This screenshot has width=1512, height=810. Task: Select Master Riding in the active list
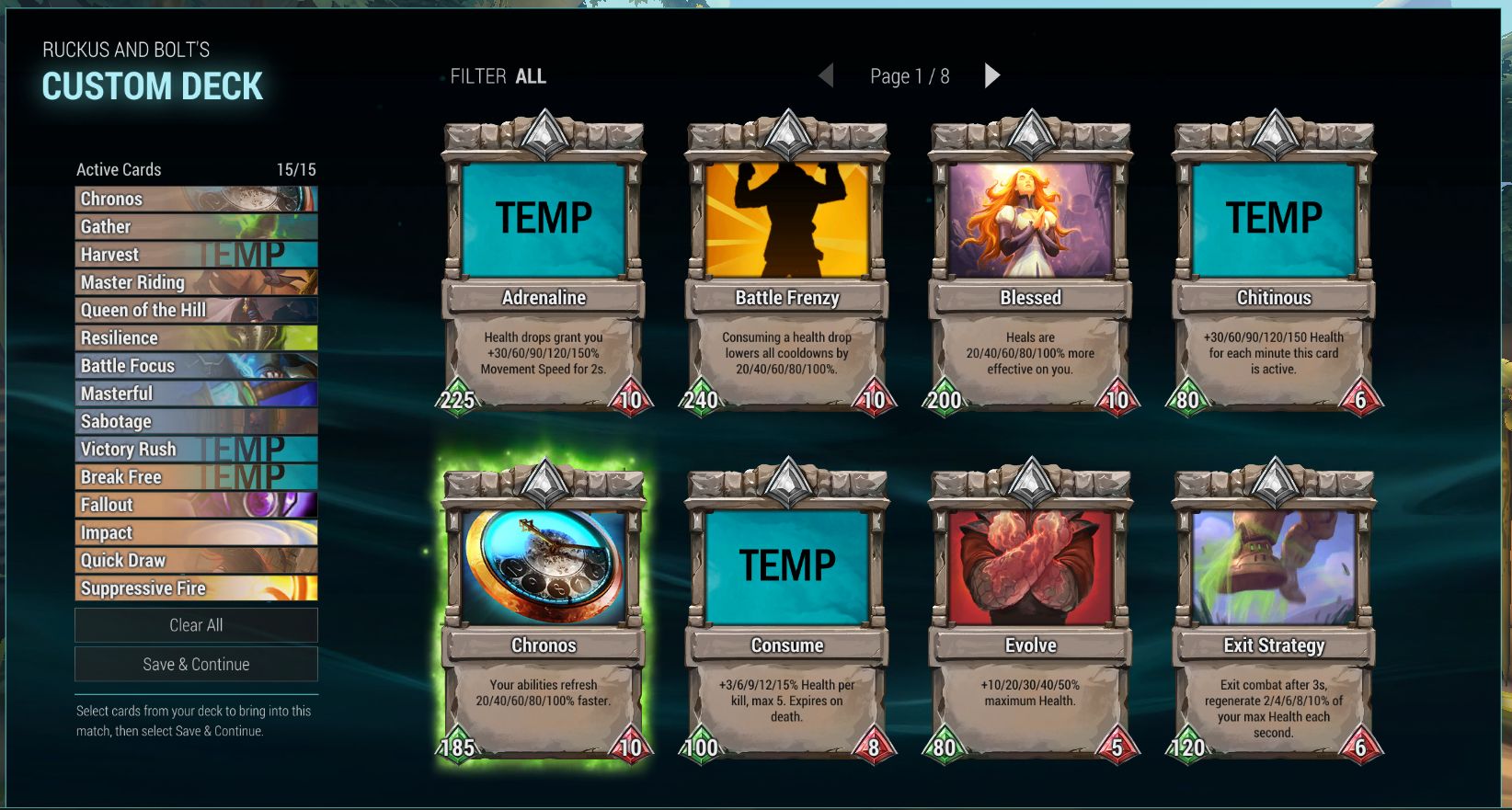click(196, 282)
